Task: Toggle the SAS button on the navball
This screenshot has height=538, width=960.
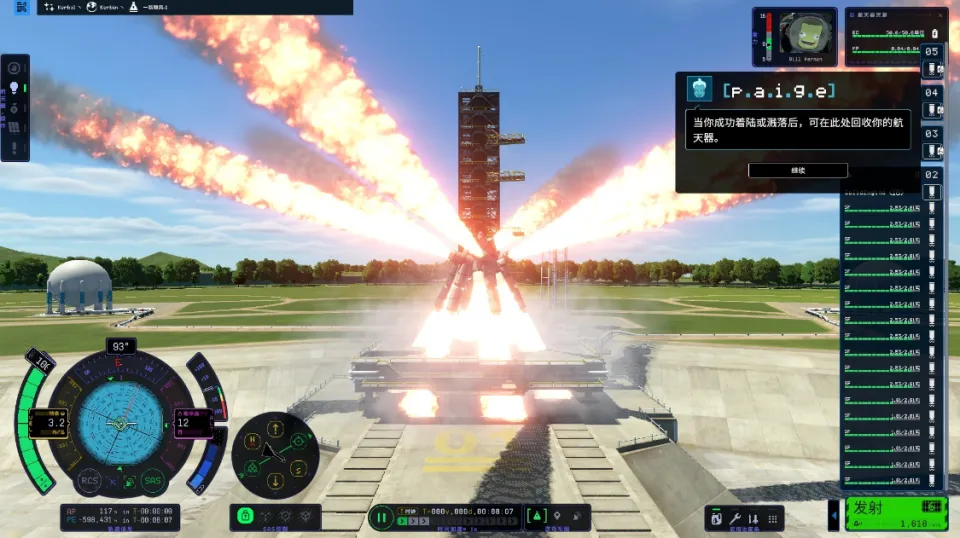Action: 151,479
